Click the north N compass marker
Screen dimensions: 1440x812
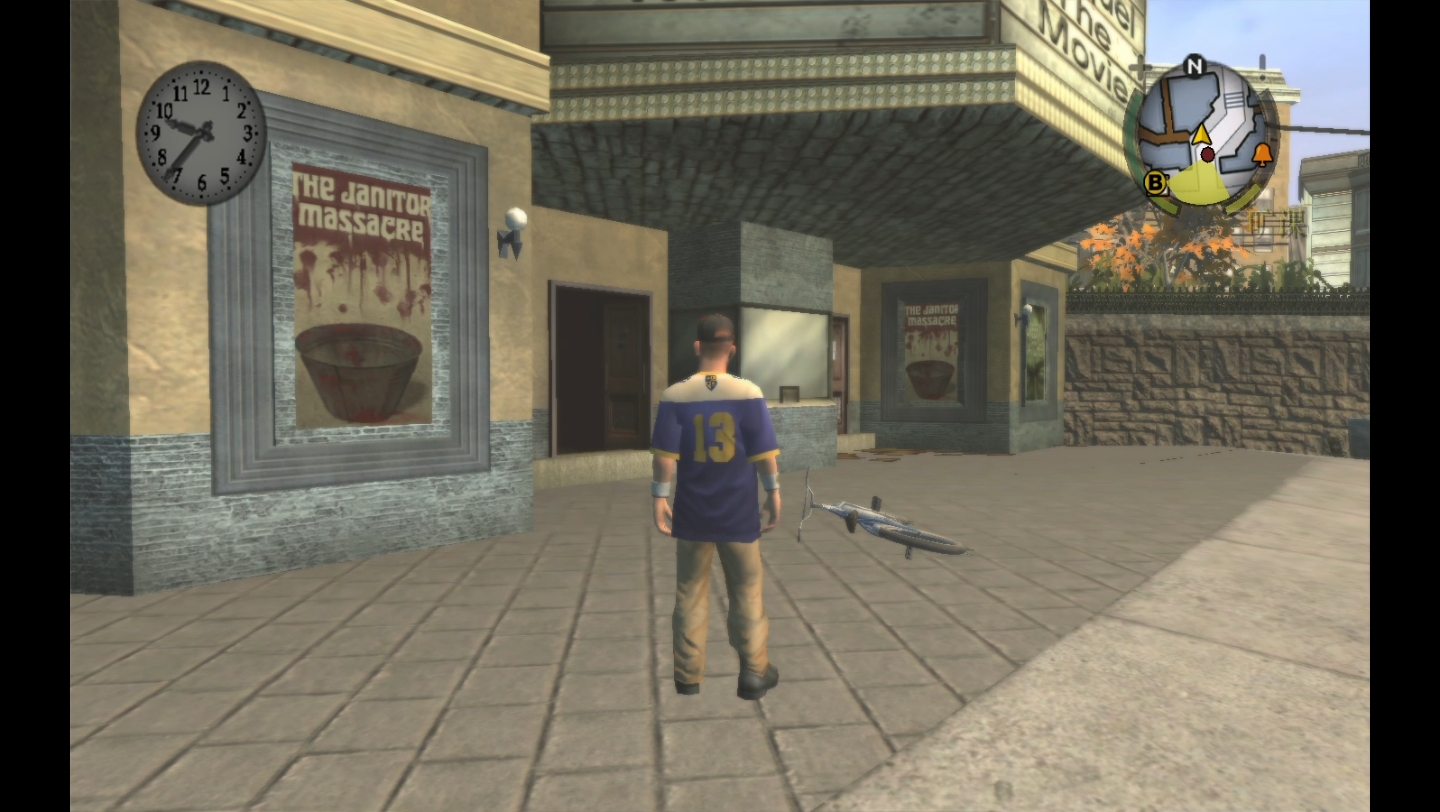coord(1194,67)
